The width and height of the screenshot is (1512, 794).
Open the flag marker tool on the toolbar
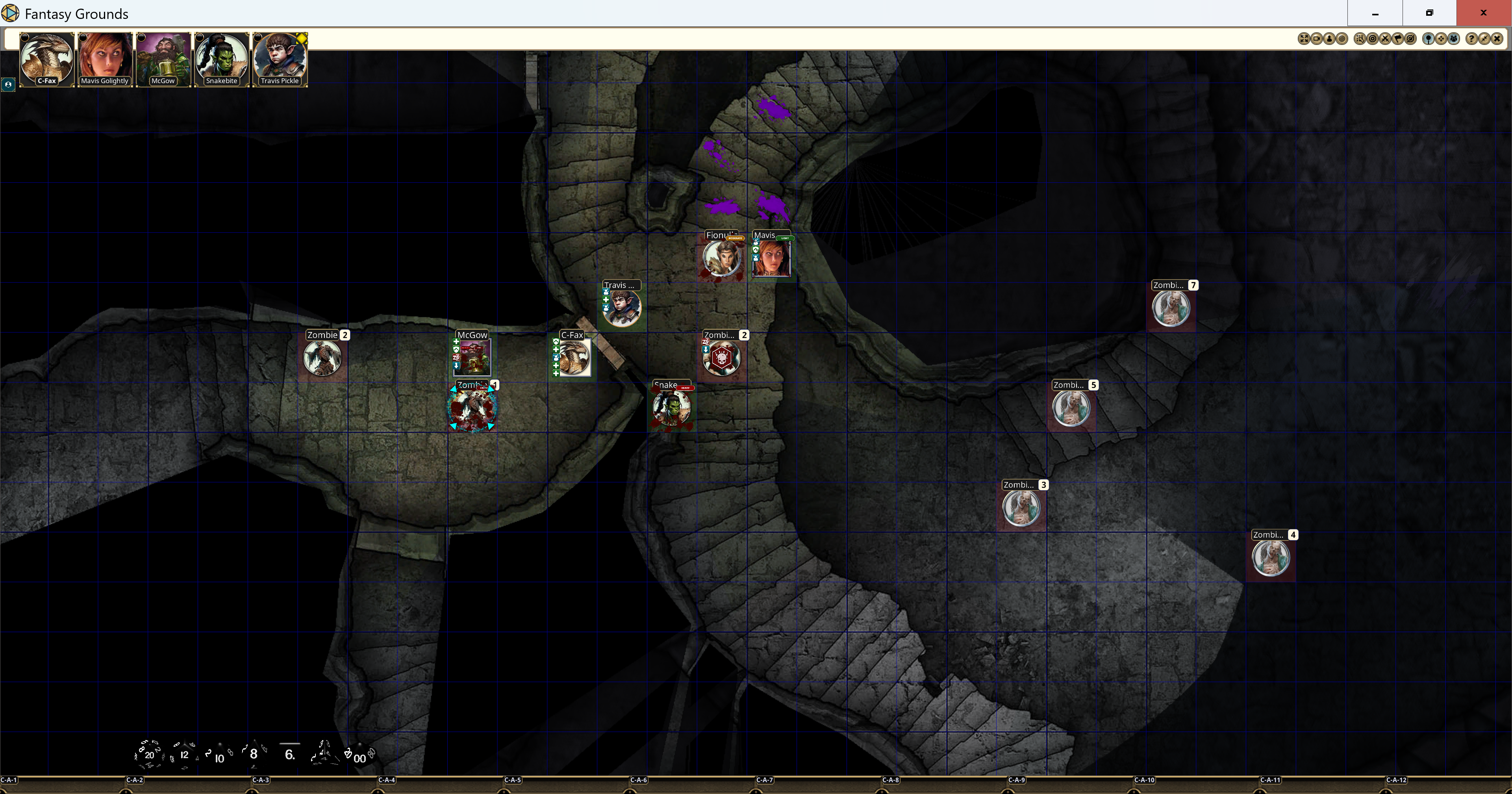point(1399,38)
